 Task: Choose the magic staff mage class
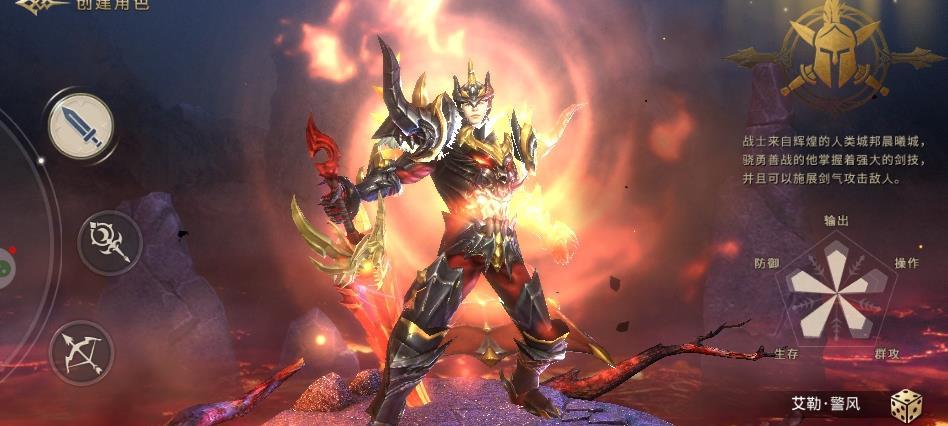(x=109, y=243)
